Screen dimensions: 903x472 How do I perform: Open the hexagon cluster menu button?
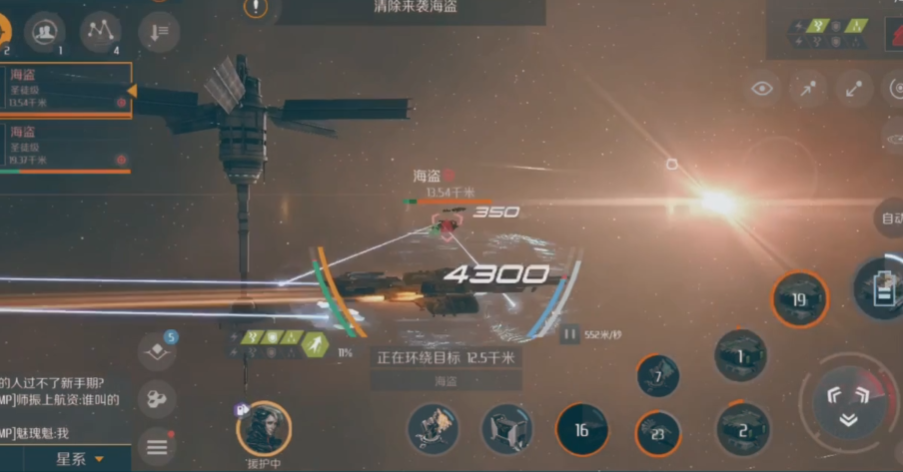click(157, 399)
